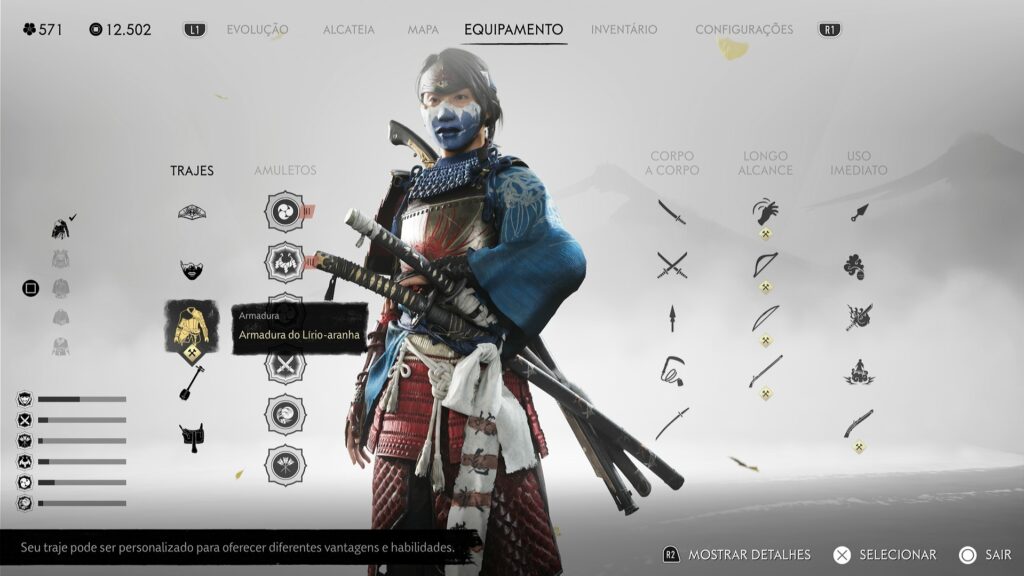Switch to the Configurações tab
1024x576 pixels.
point(744,30)
